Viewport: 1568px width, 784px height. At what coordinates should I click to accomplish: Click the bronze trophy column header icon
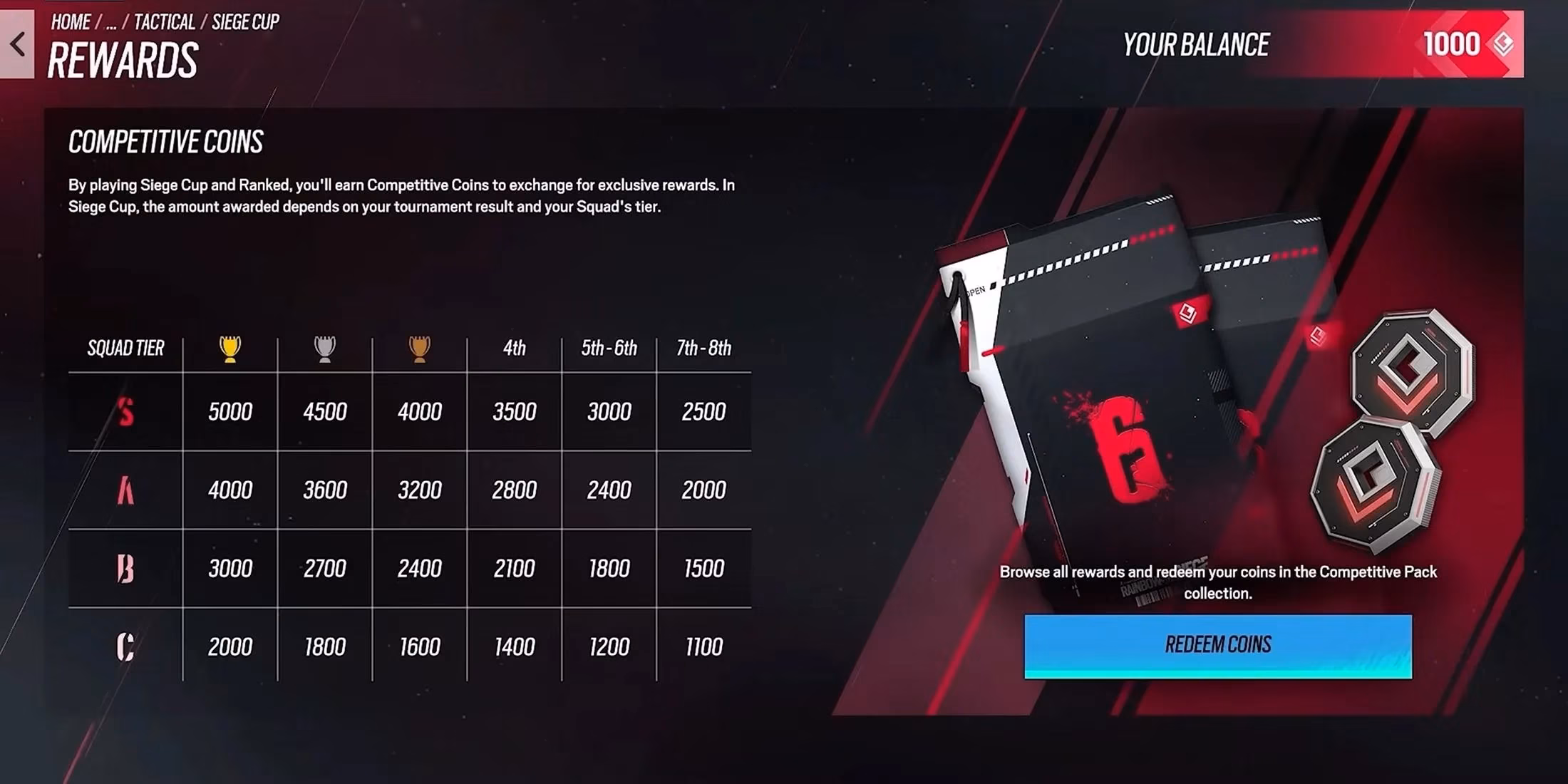click(419, 347)
